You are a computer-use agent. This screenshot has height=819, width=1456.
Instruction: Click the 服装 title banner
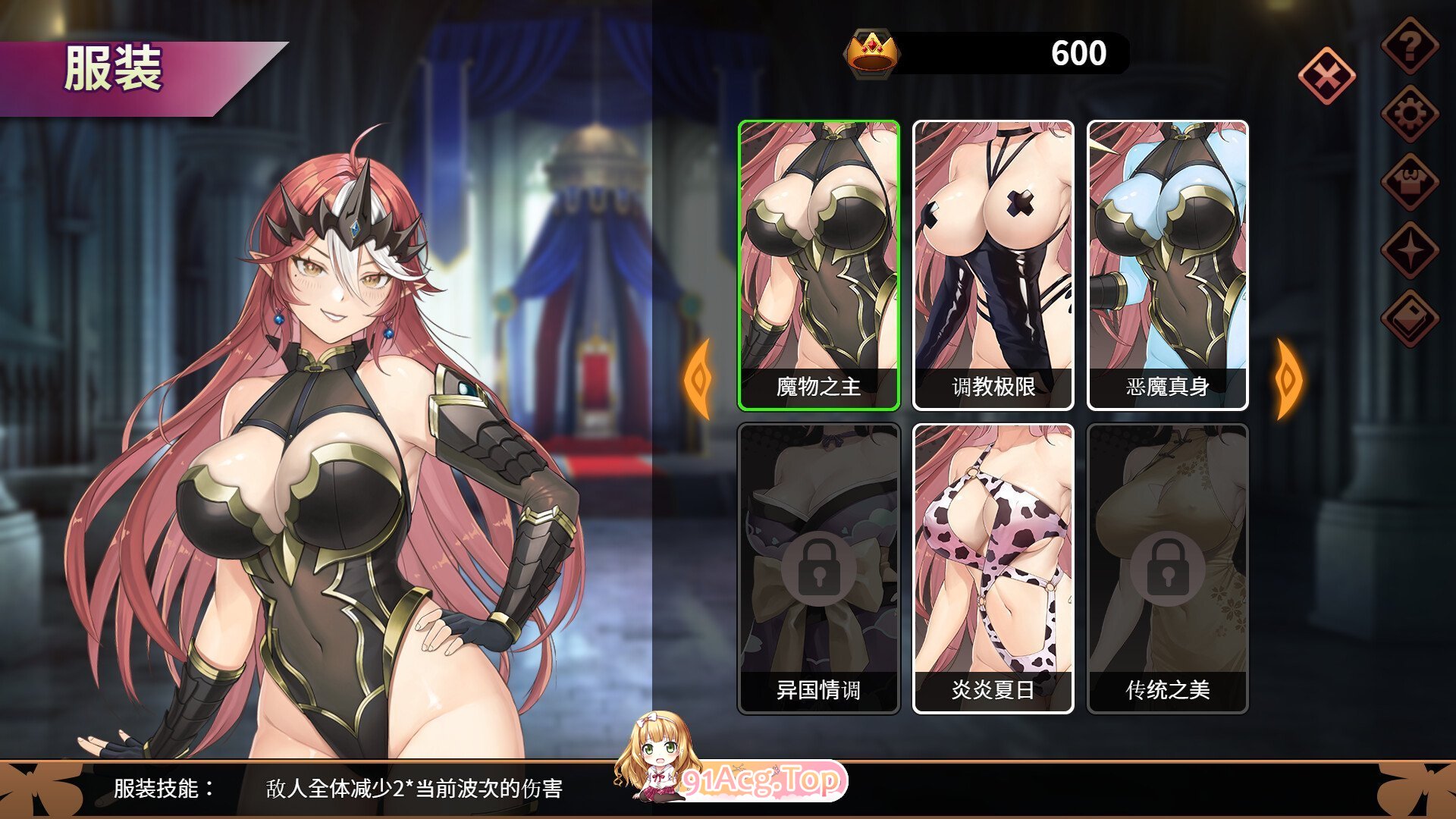(x=114, y=68)
